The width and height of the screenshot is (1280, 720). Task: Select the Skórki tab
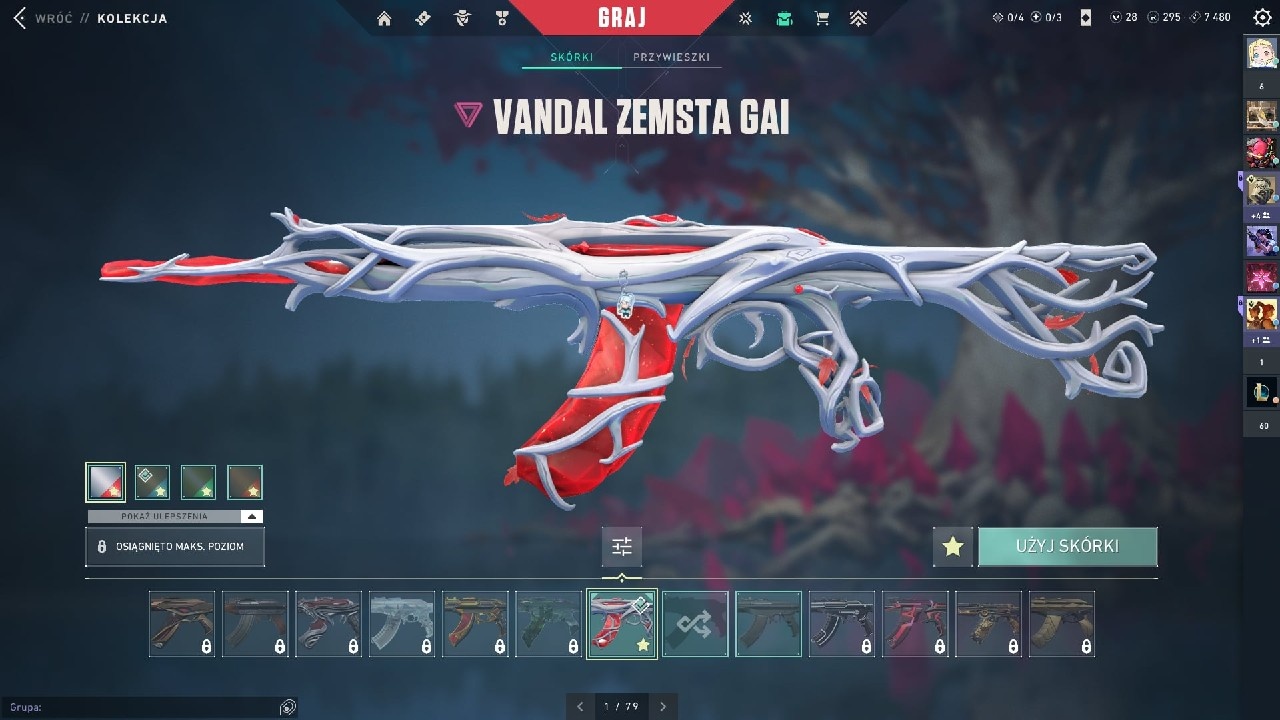click(571, 57)
